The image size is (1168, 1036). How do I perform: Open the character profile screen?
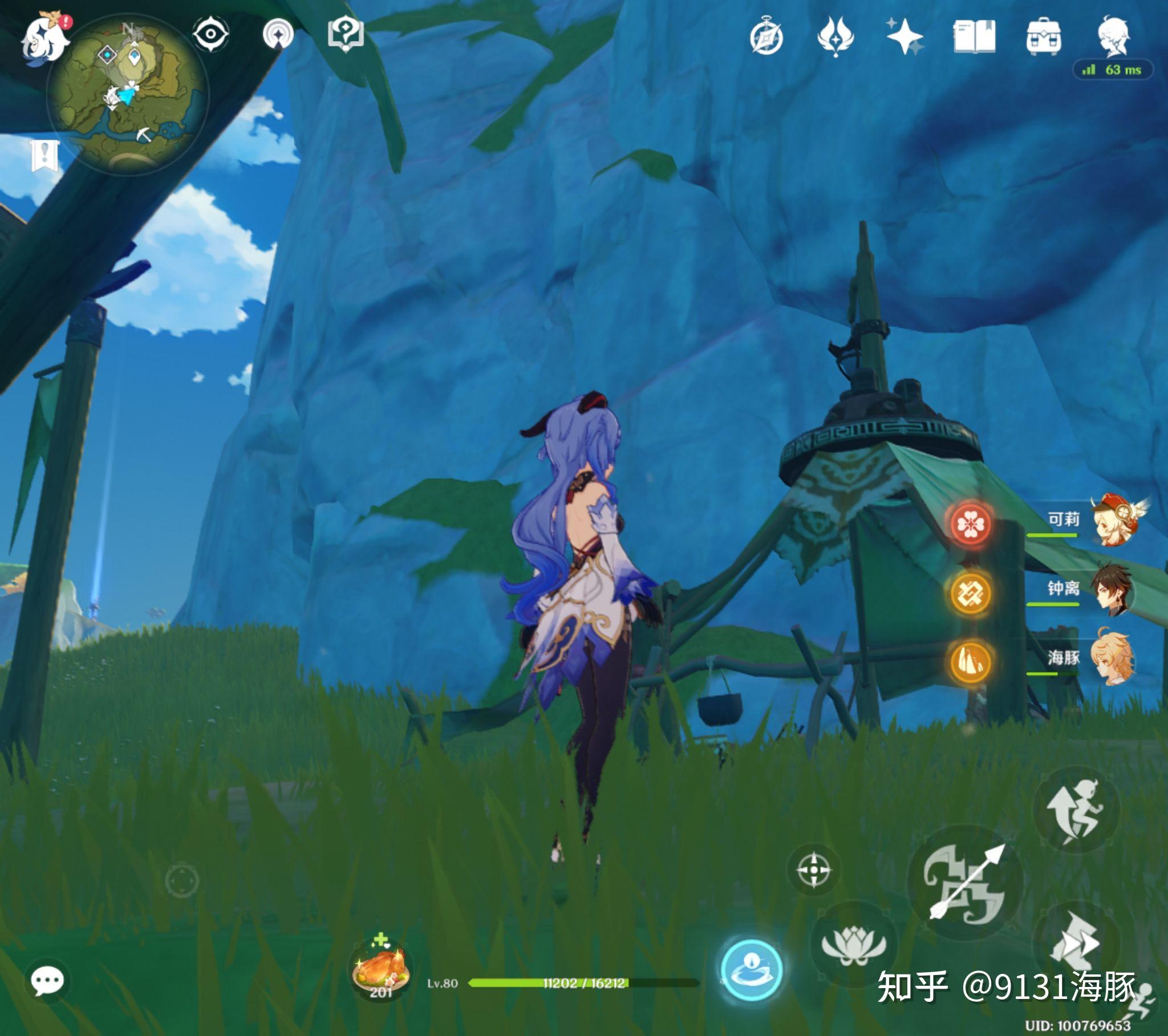pyautogui.click(x=1113, y=36)
